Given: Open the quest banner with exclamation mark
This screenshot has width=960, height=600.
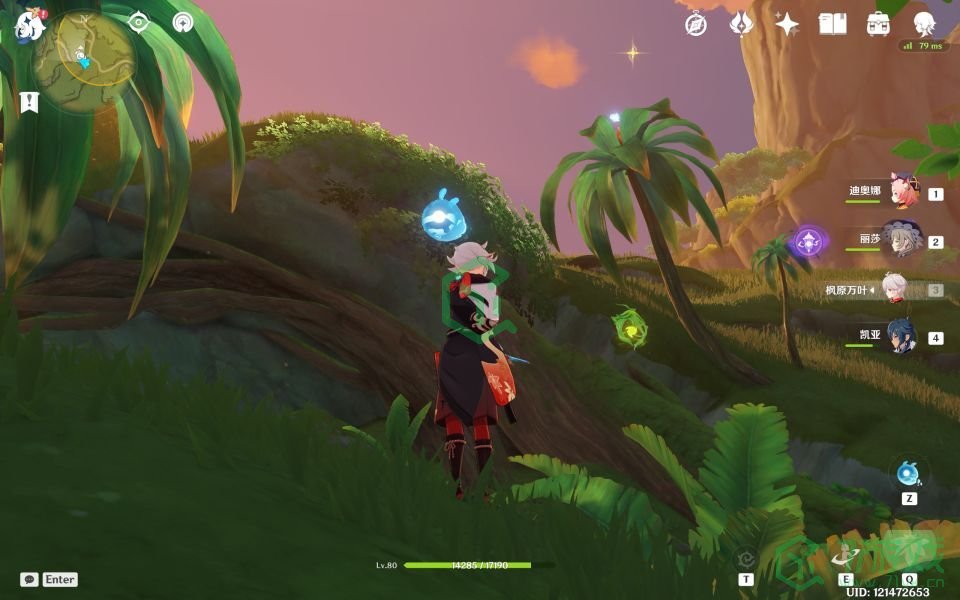Looking at the screenshot, I should click(x=29, y=101).
